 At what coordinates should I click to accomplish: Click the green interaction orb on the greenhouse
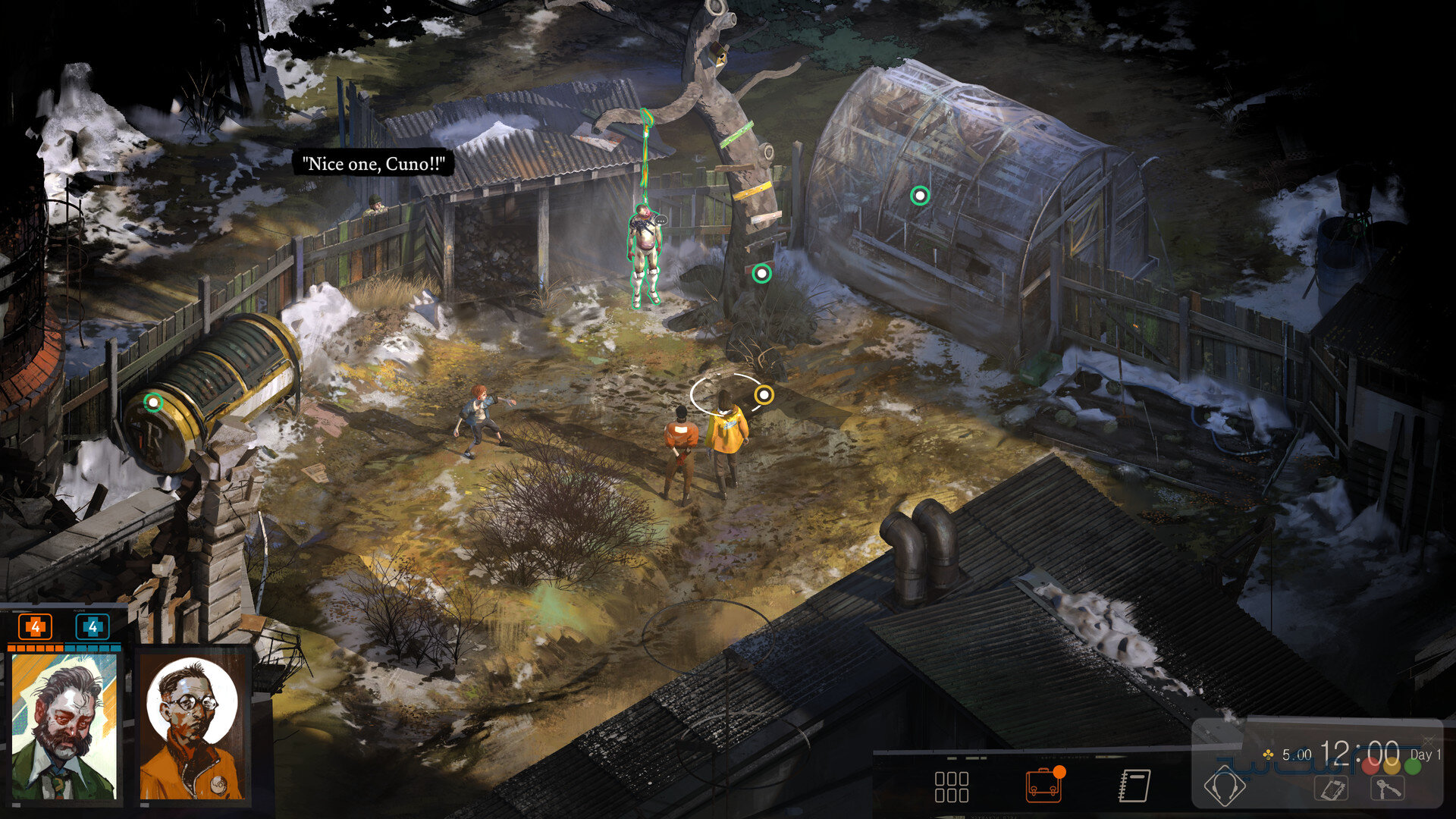920,194
